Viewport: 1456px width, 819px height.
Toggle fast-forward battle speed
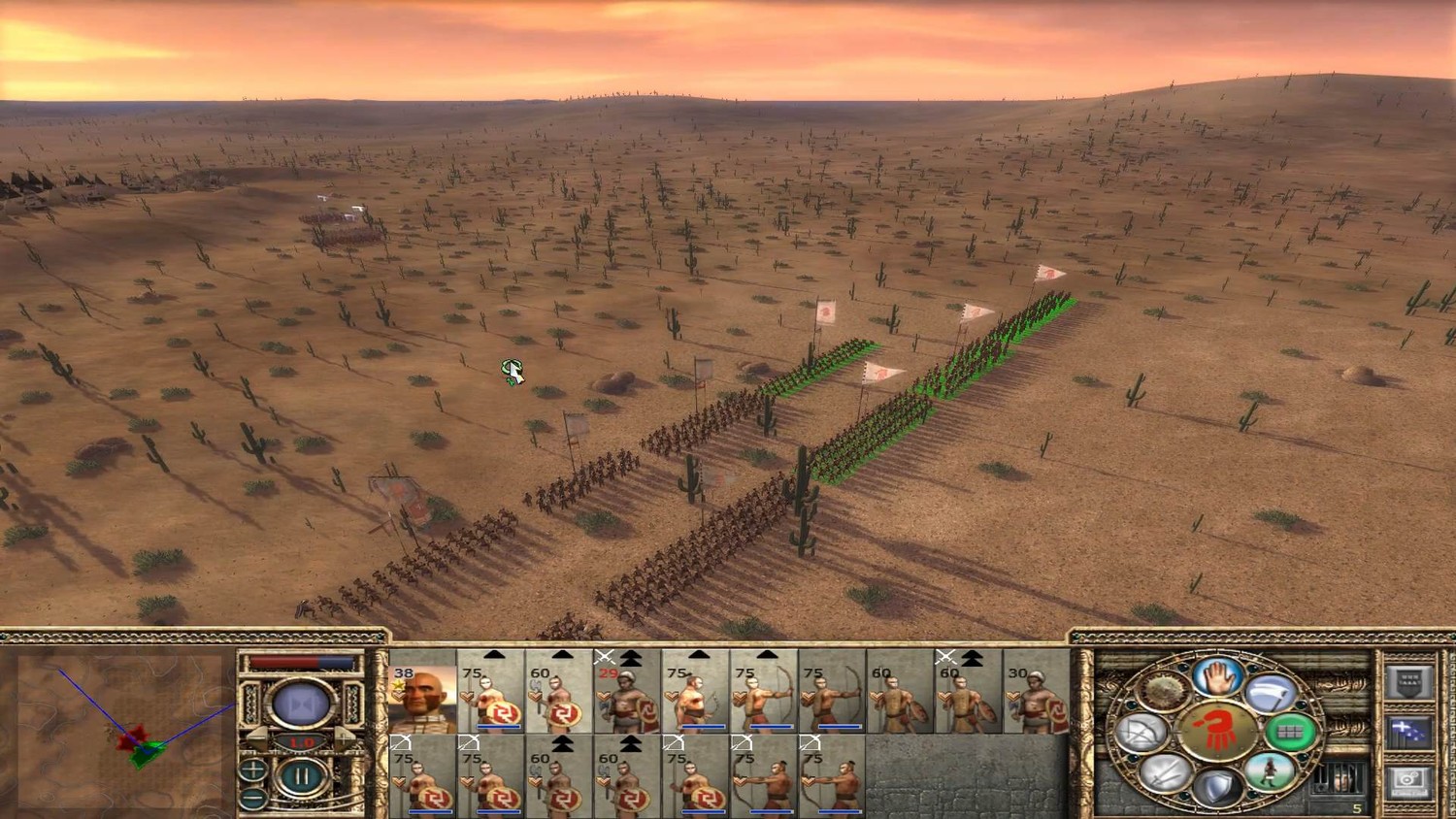[x=301, y=703]
